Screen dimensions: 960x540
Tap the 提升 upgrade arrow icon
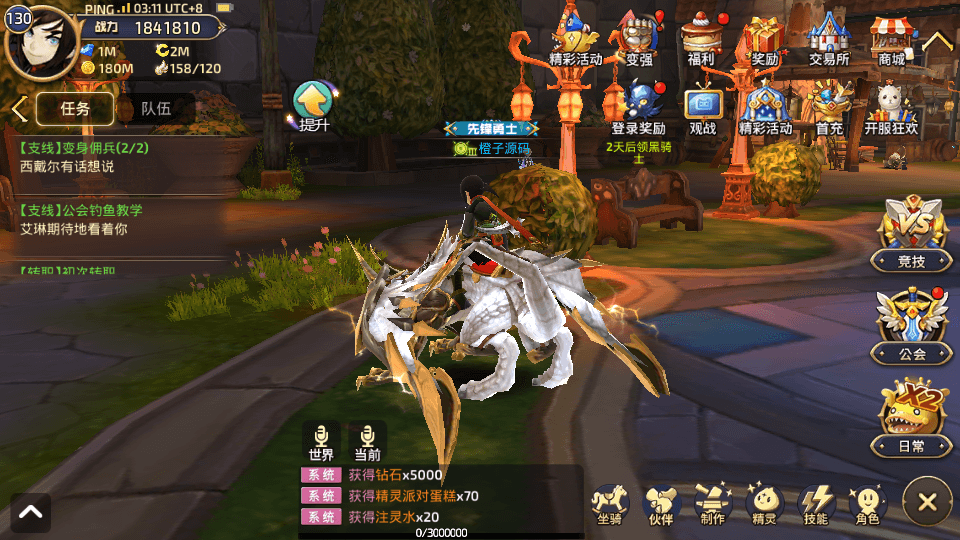[x=314, y=106]
